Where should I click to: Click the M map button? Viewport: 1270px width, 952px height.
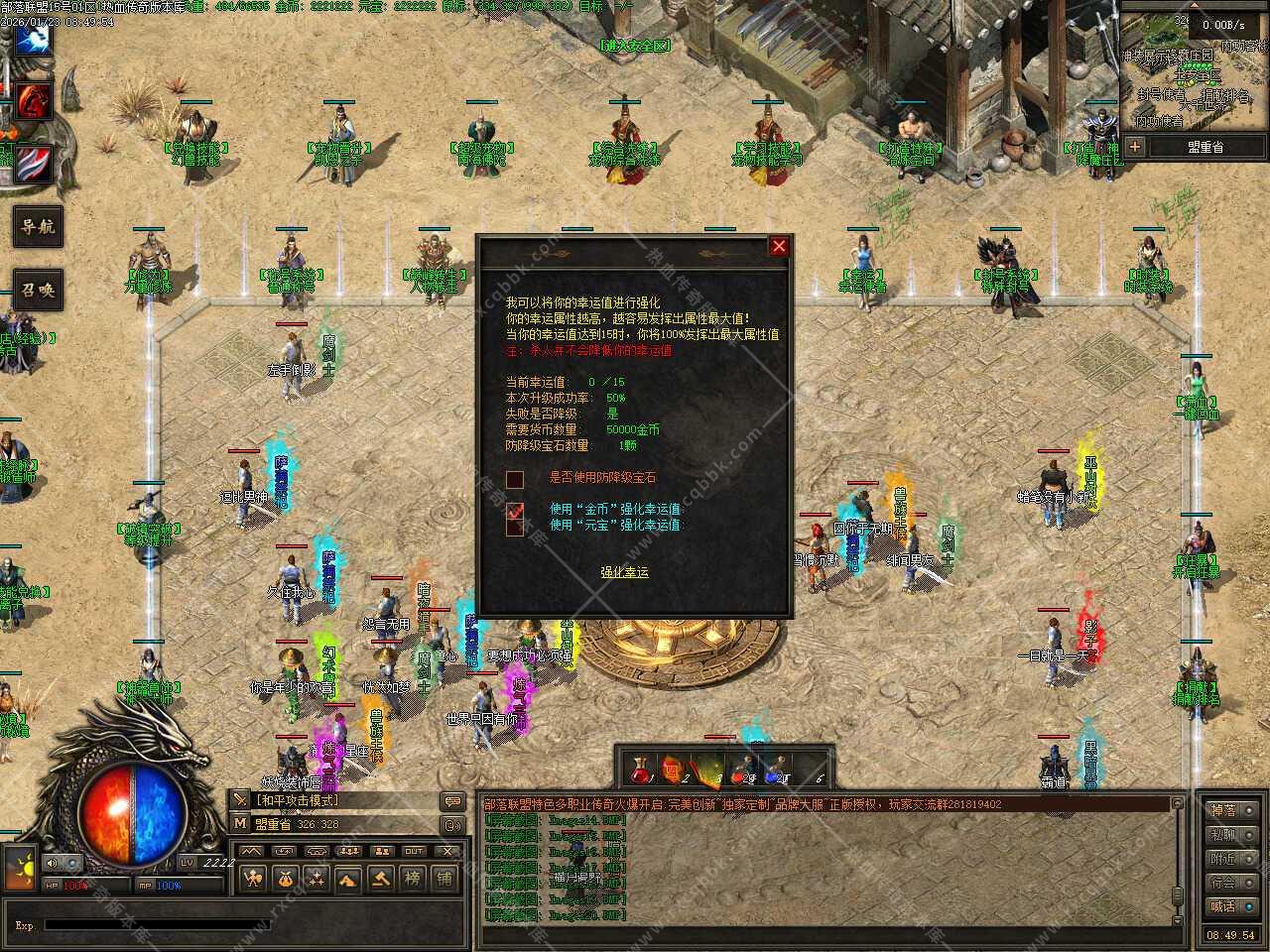pyautogui.click(x=240, y=823)
